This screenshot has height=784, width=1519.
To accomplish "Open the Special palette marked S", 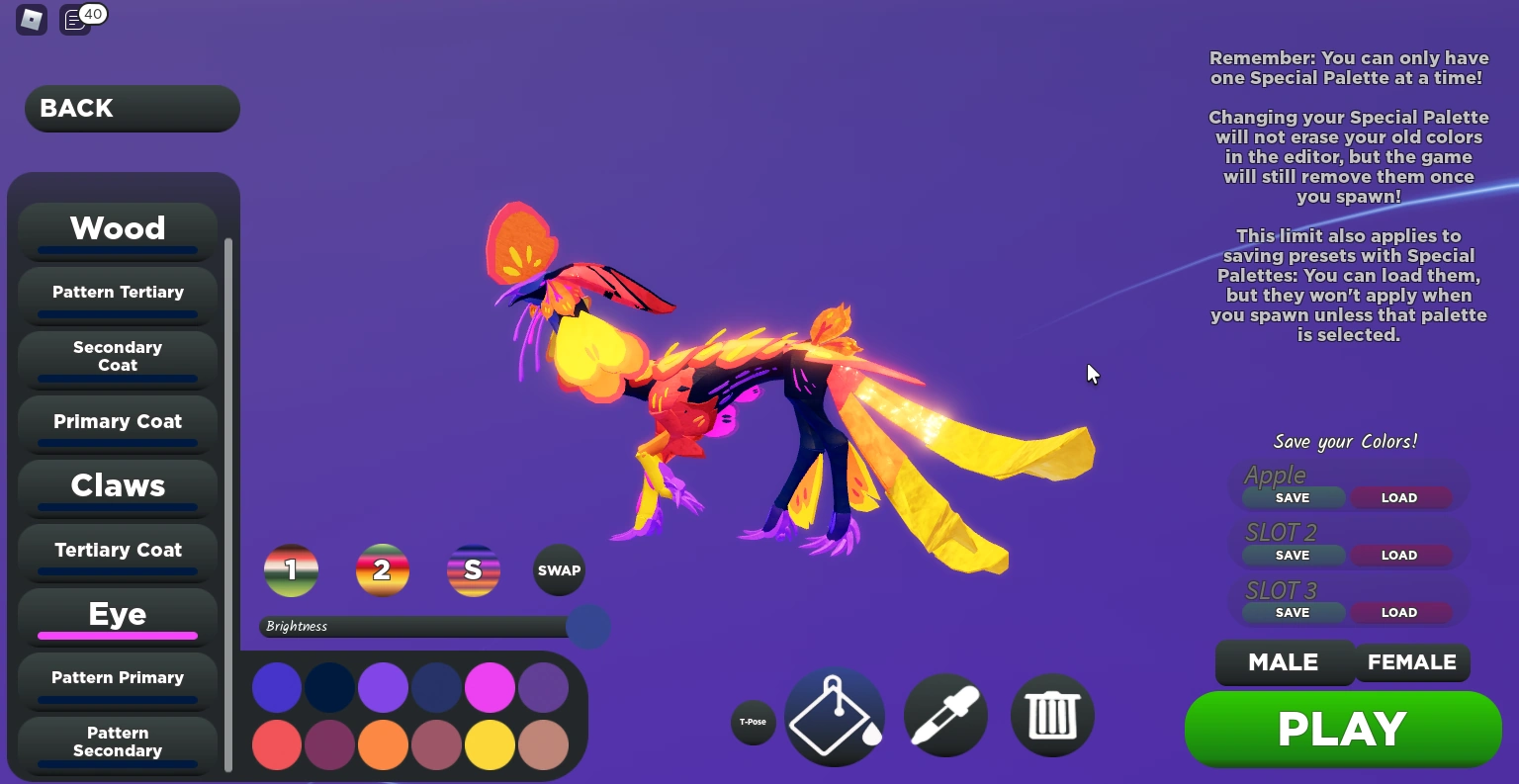I will pos(474,569).
